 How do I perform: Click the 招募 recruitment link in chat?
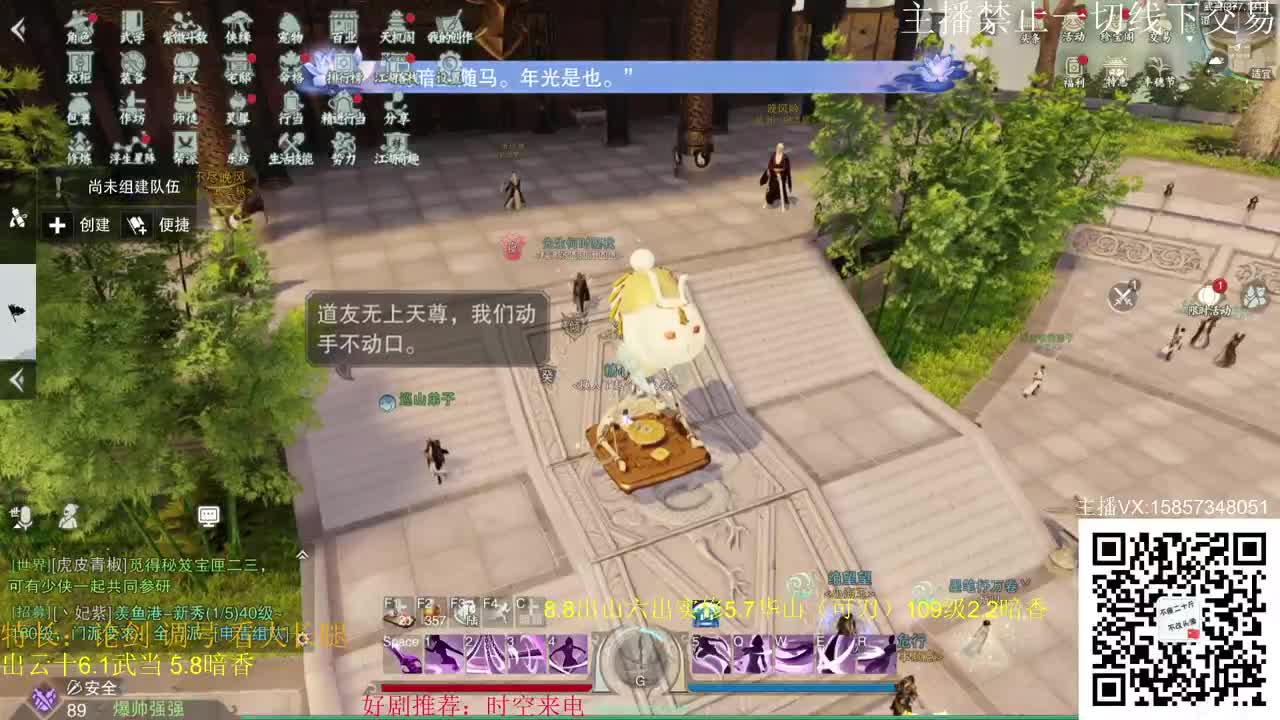click(x=30, y=612)
